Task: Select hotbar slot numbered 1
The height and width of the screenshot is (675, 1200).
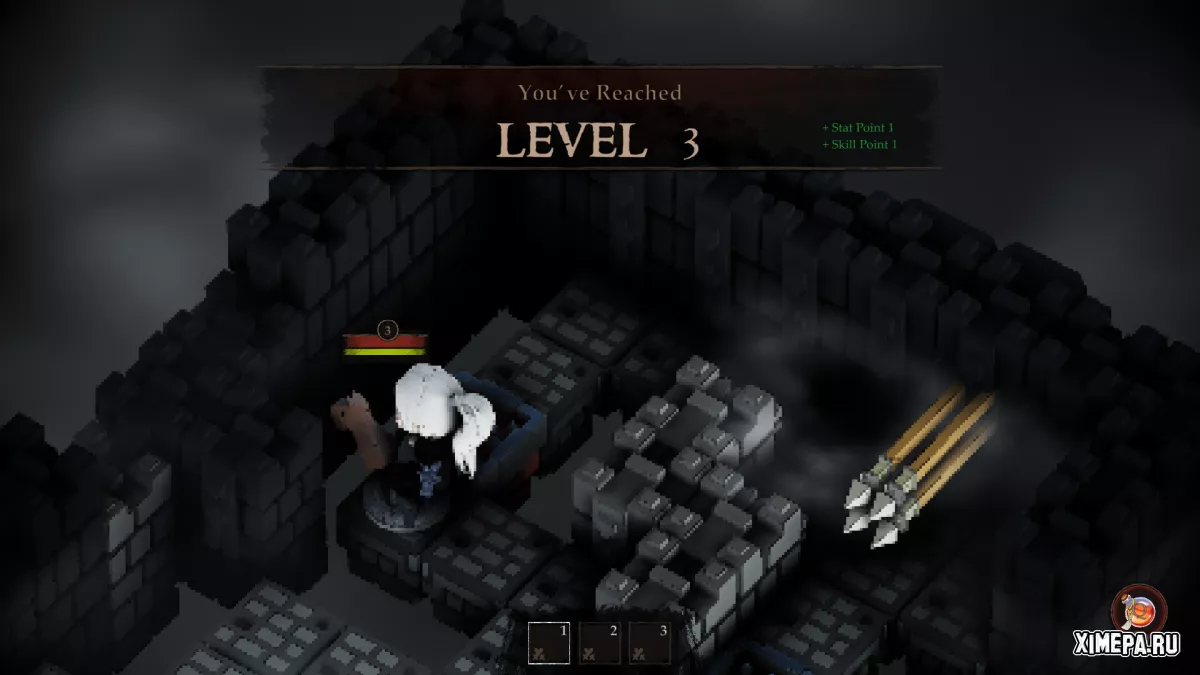Action: coord(549,643)
